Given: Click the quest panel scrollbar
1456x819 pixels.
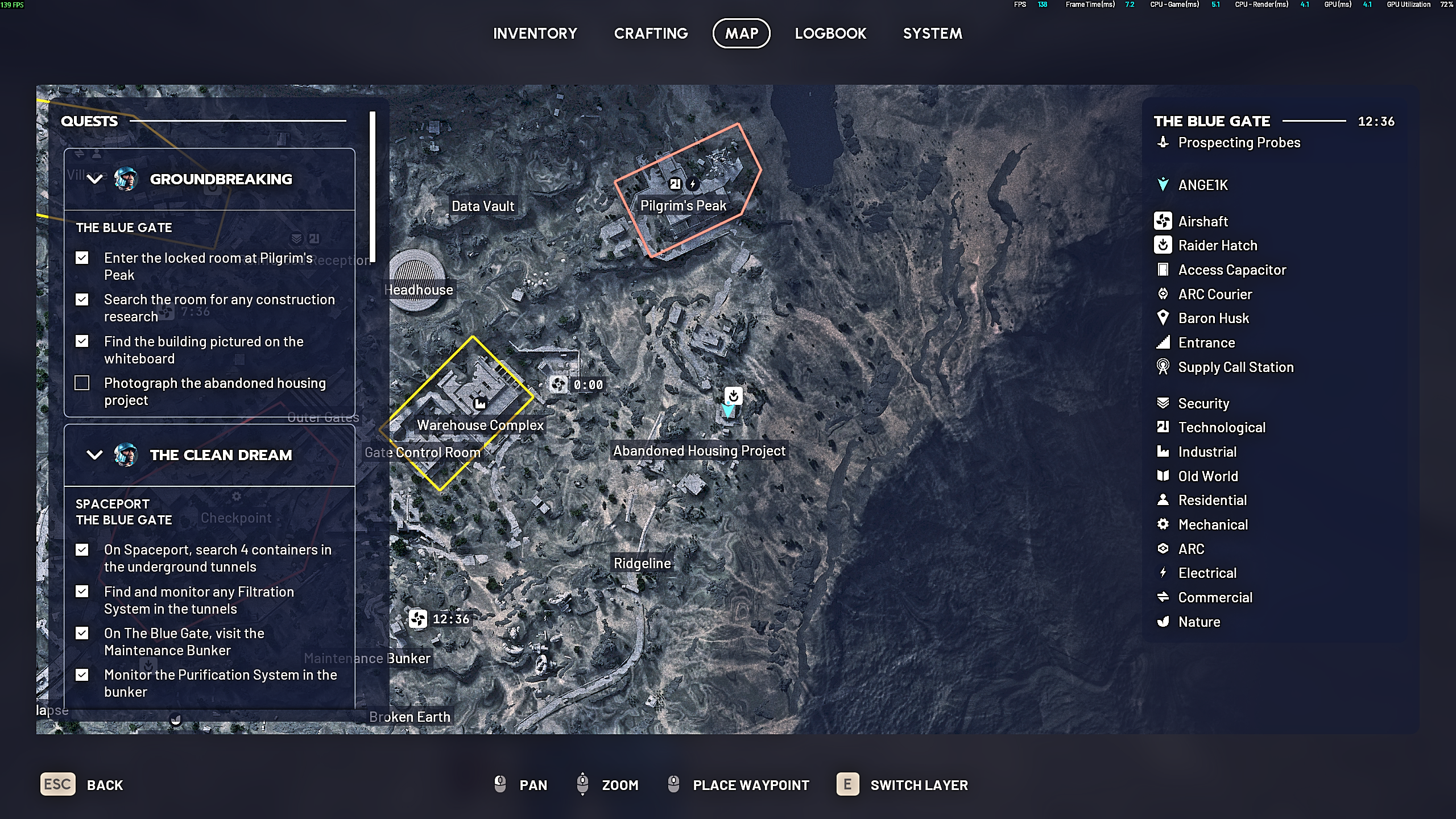Looking at the screenshot, I should click(x=373, y=188).
